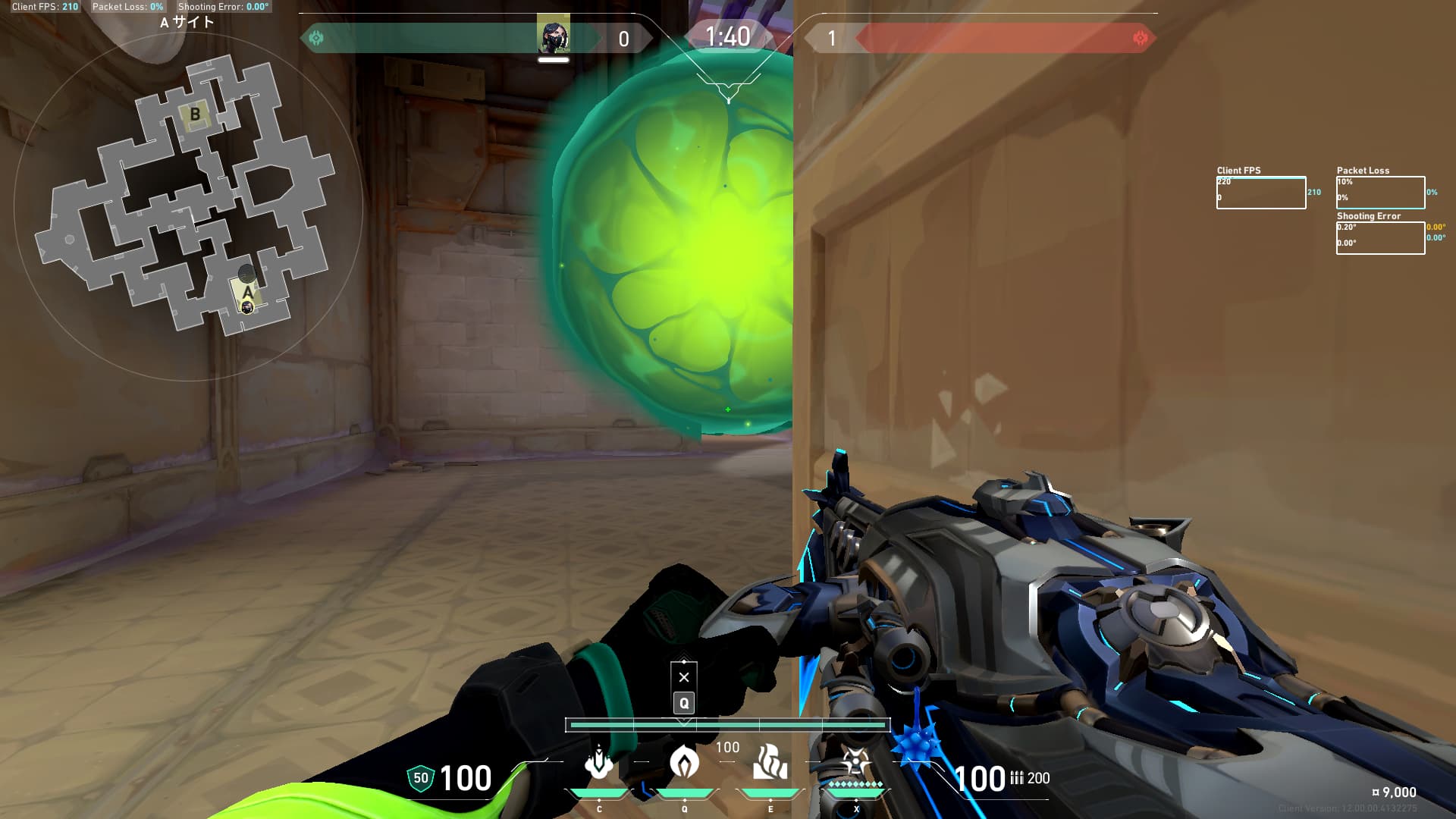
Task: Click the green team emblem in top bar
Action: 316,38
